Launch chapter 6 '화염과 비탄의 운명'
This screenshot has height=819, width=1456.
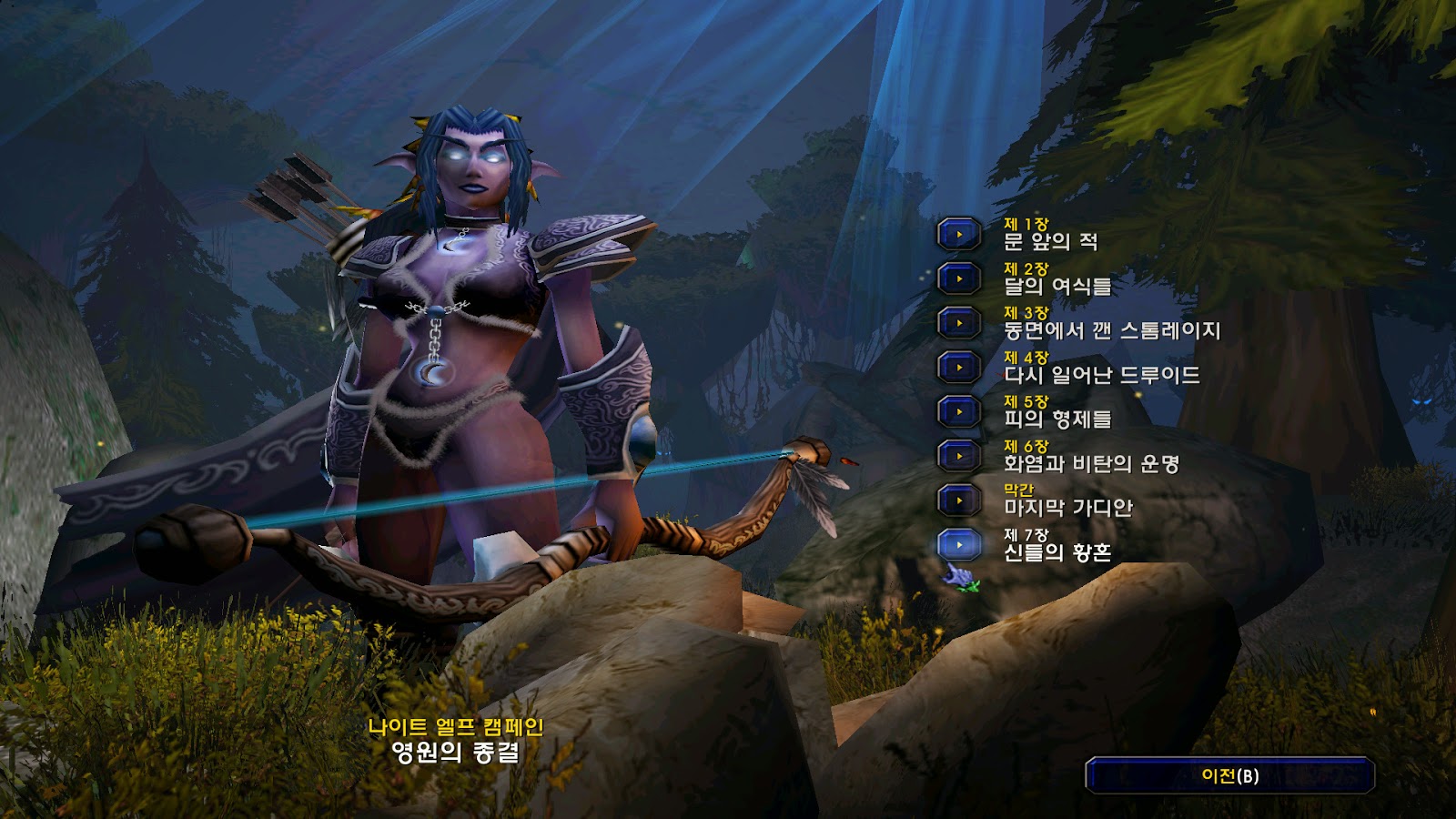point(959,456)
